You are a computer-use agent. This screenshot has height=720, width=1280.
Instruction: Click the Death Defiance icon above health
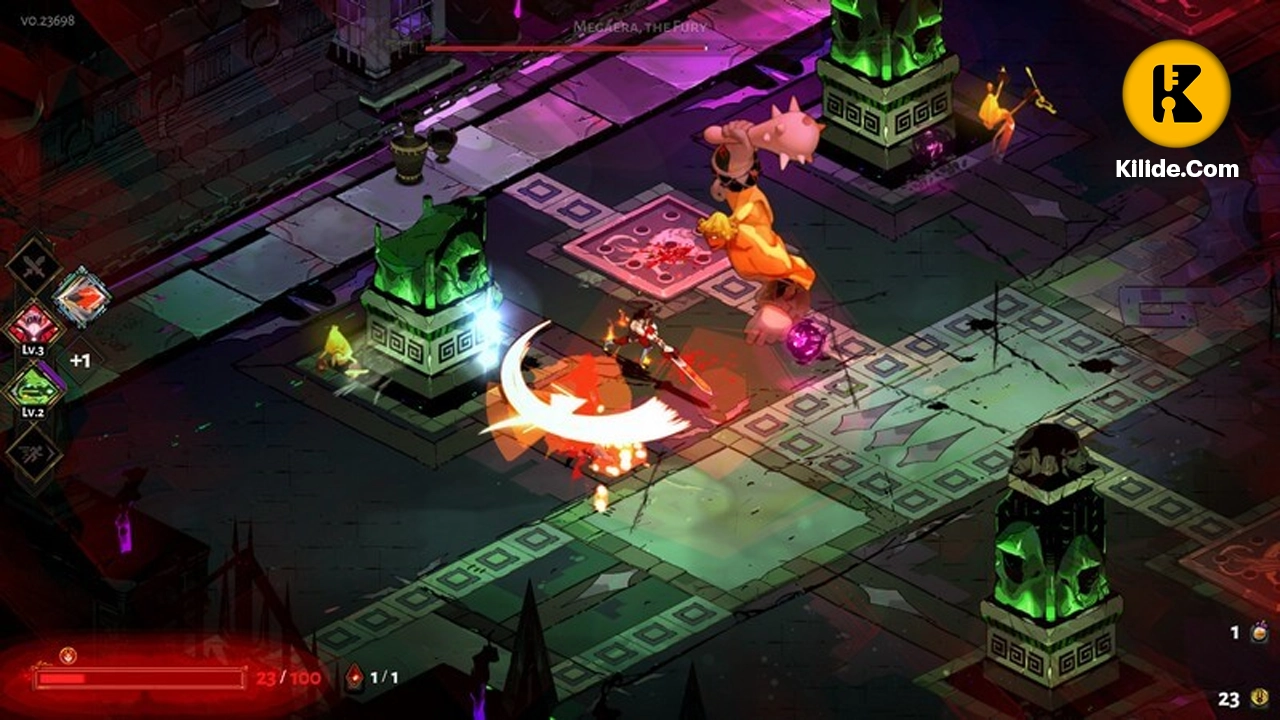point(68,656)
